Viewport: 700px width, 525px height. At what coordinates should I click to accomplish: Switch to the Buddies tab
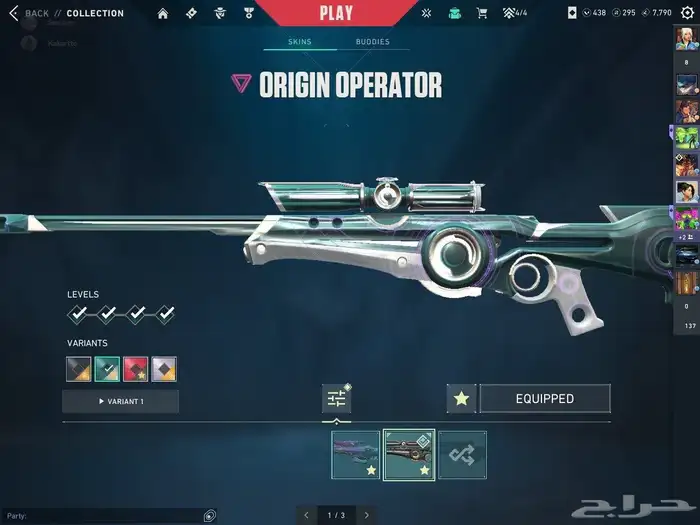click(373, 43)
